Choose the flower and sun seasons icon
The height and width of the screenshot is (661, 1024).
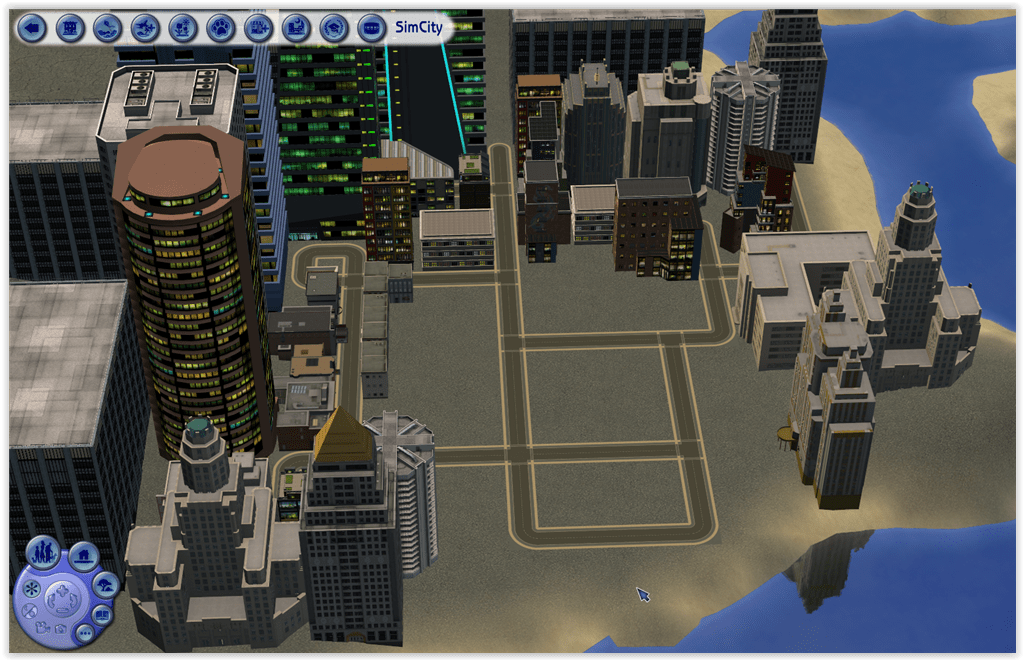[183, 27]
